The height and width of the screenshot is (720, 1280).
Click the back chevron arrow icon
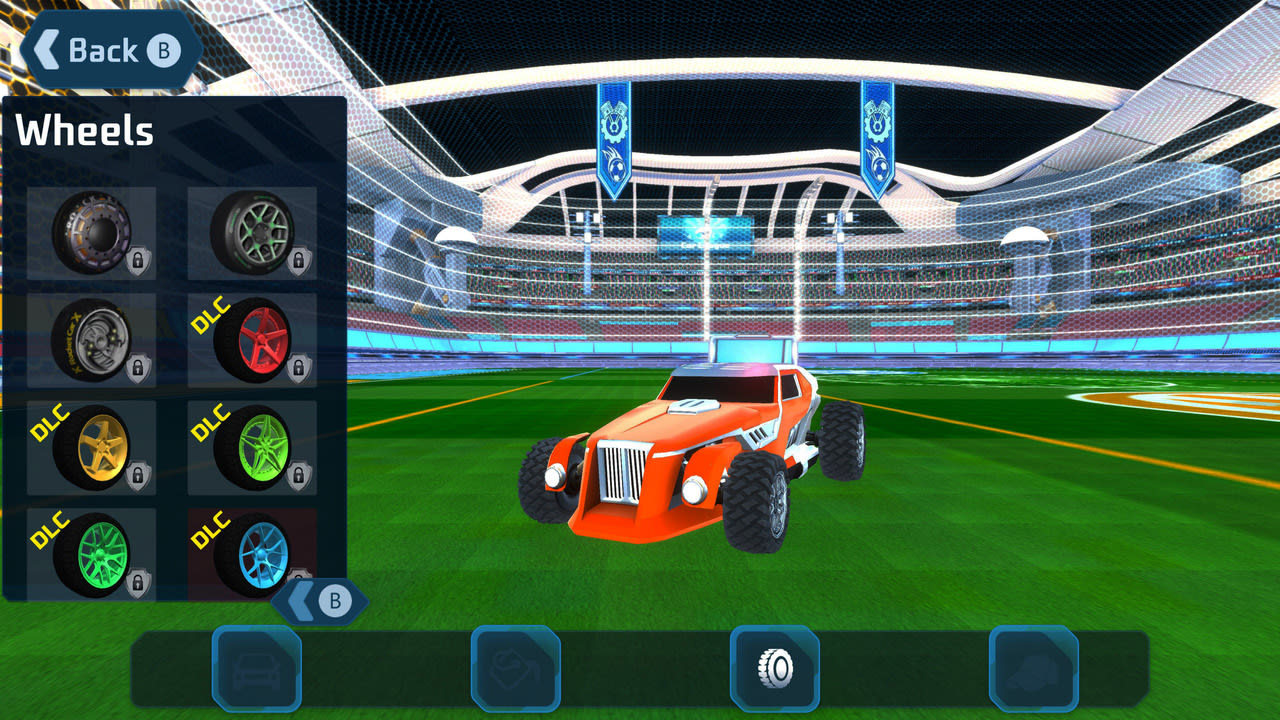(x=46, y=49)
